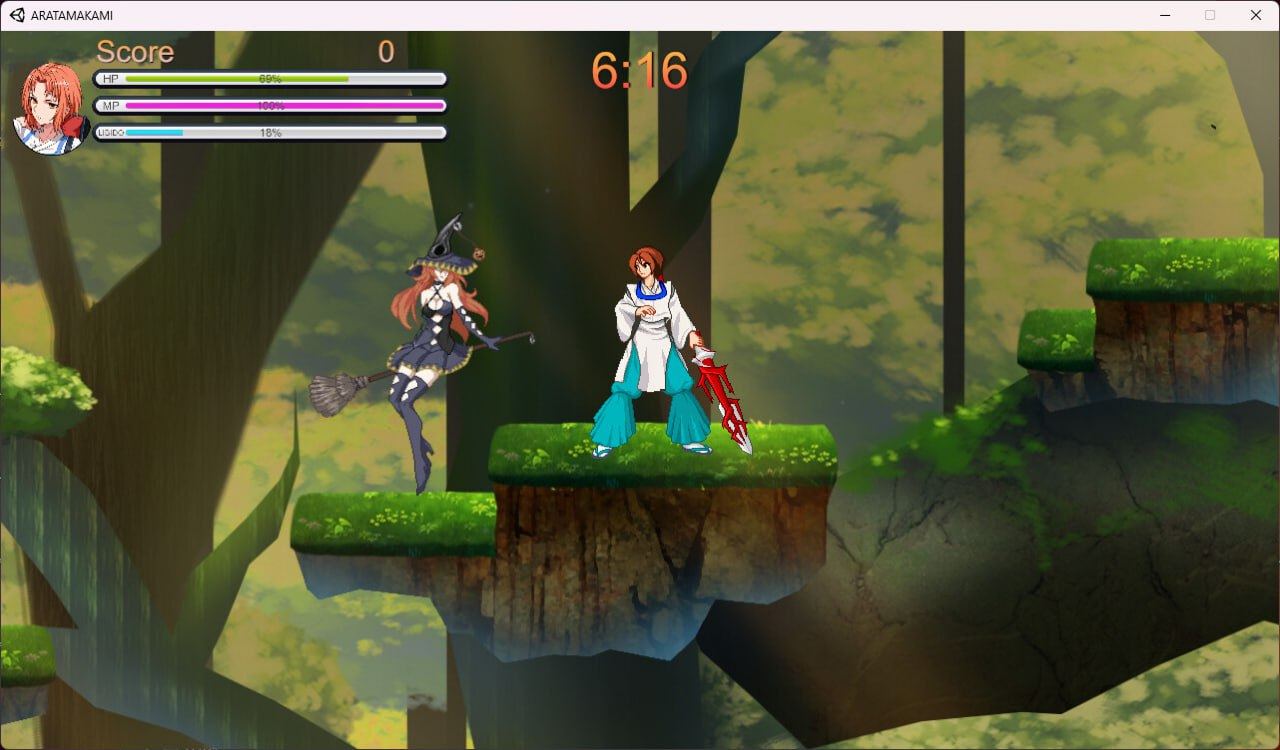The width and height of the screenshot is (1280, 750).
Task: Click the Score label
Action: point(134,51)
